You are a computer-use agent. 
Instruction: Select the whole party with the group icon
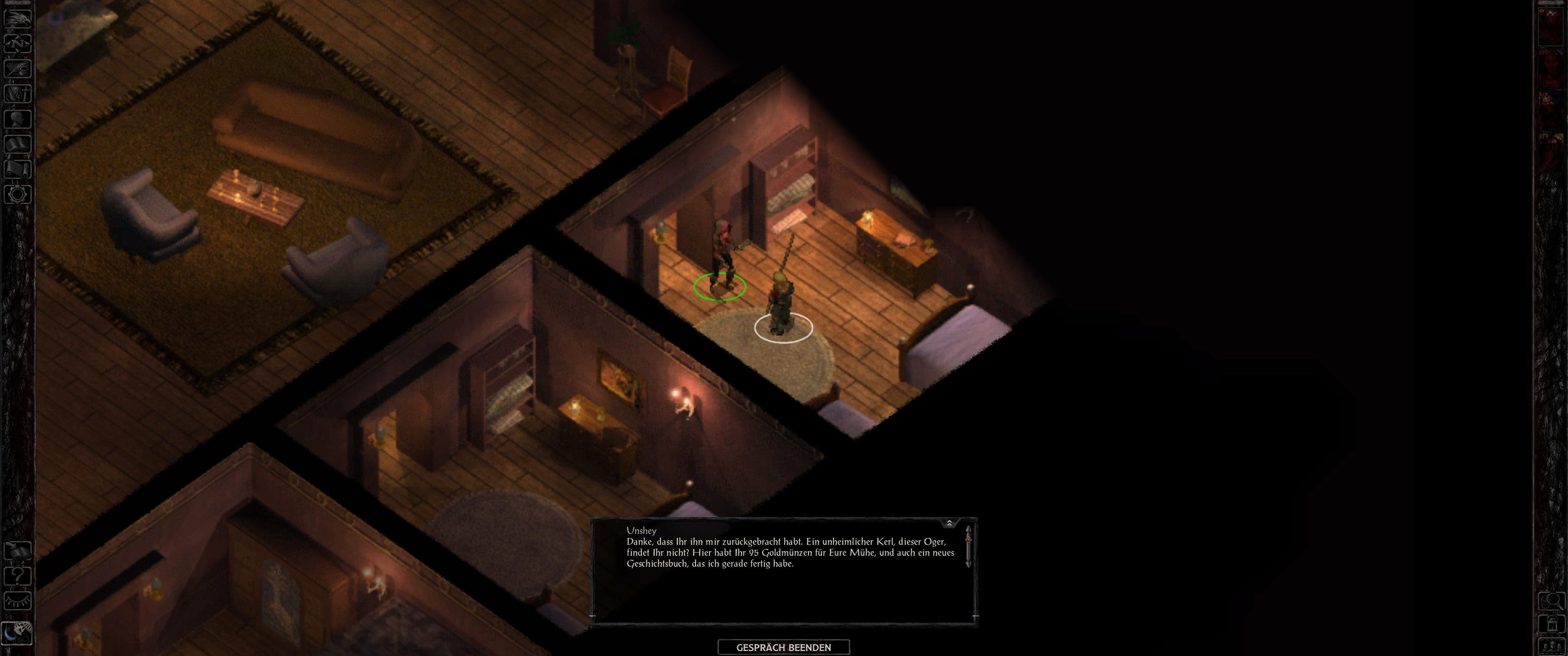(1551, 646)
